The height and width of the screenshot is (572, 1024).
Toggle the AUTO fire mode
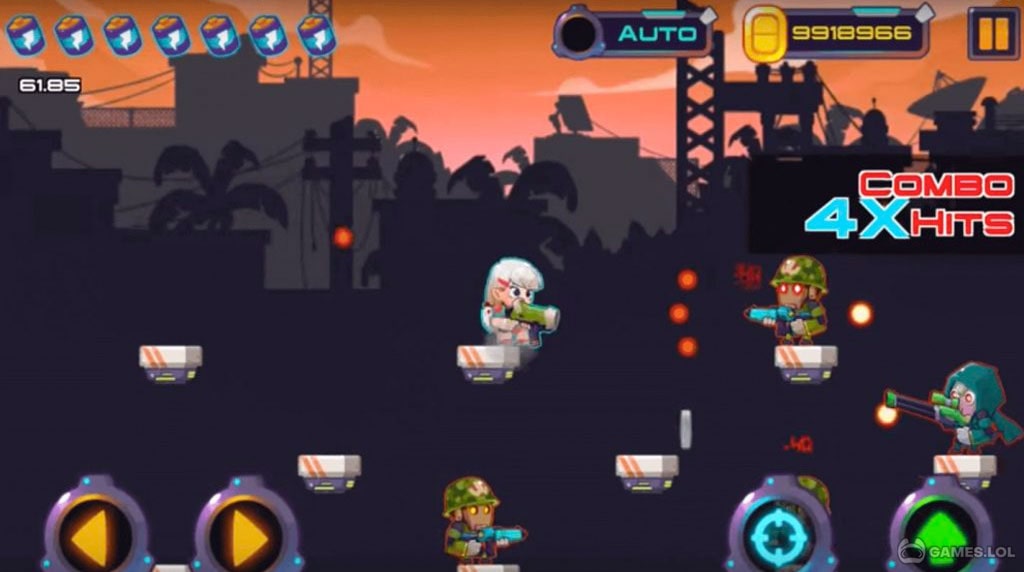632,33
